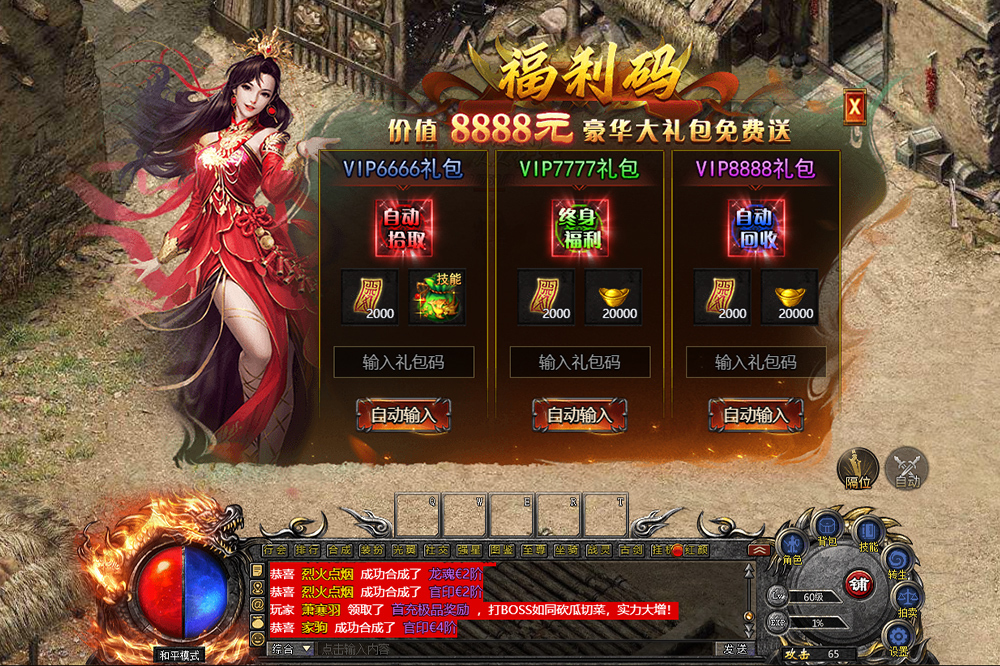Image resolution: width=1000 pixels, height=666 pixels.
Task: Select the VIP8888礼包 code input field
Action: tap(756, 362)
